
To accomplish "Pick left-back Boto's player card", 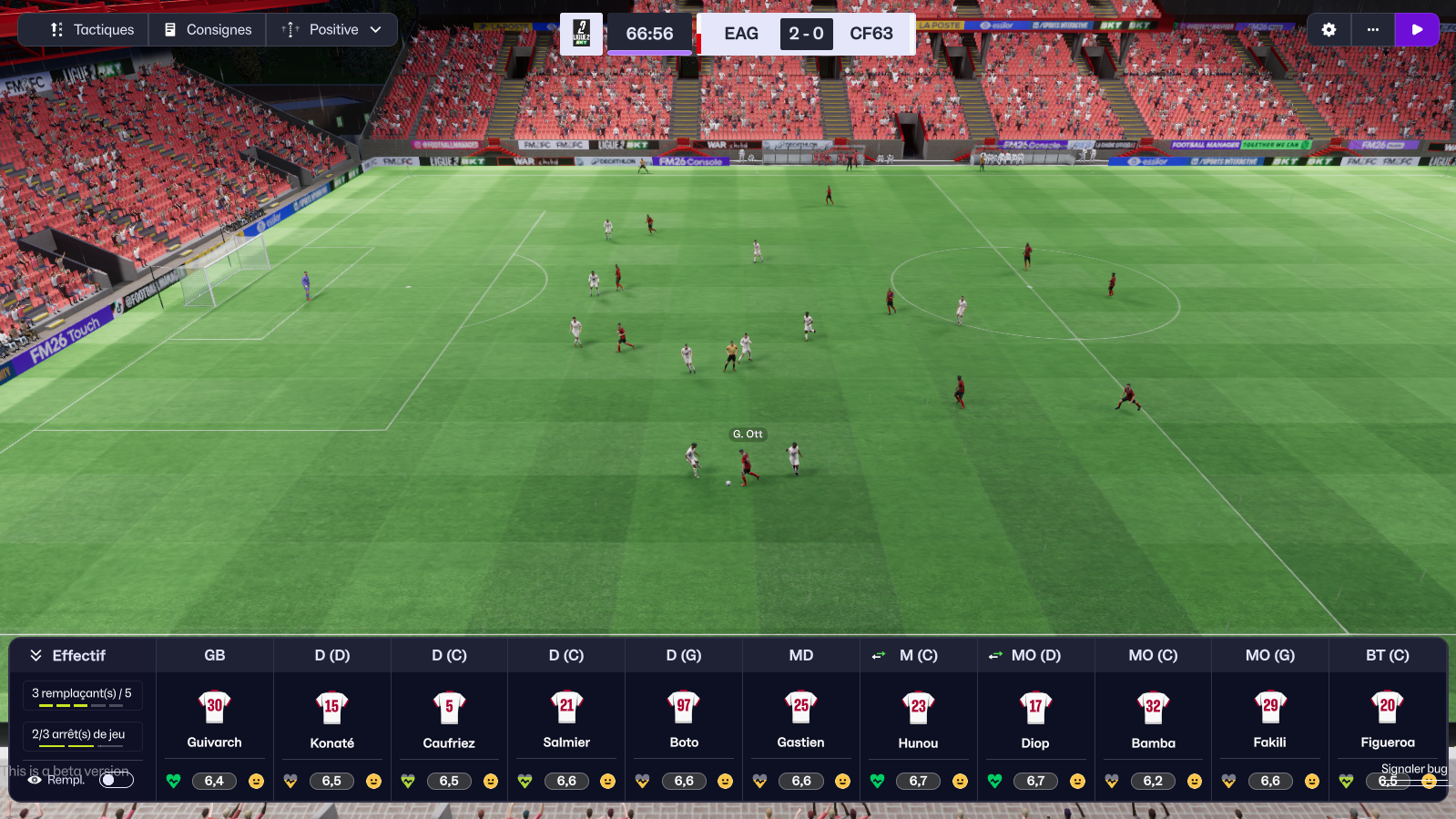I will click(684, 719).
